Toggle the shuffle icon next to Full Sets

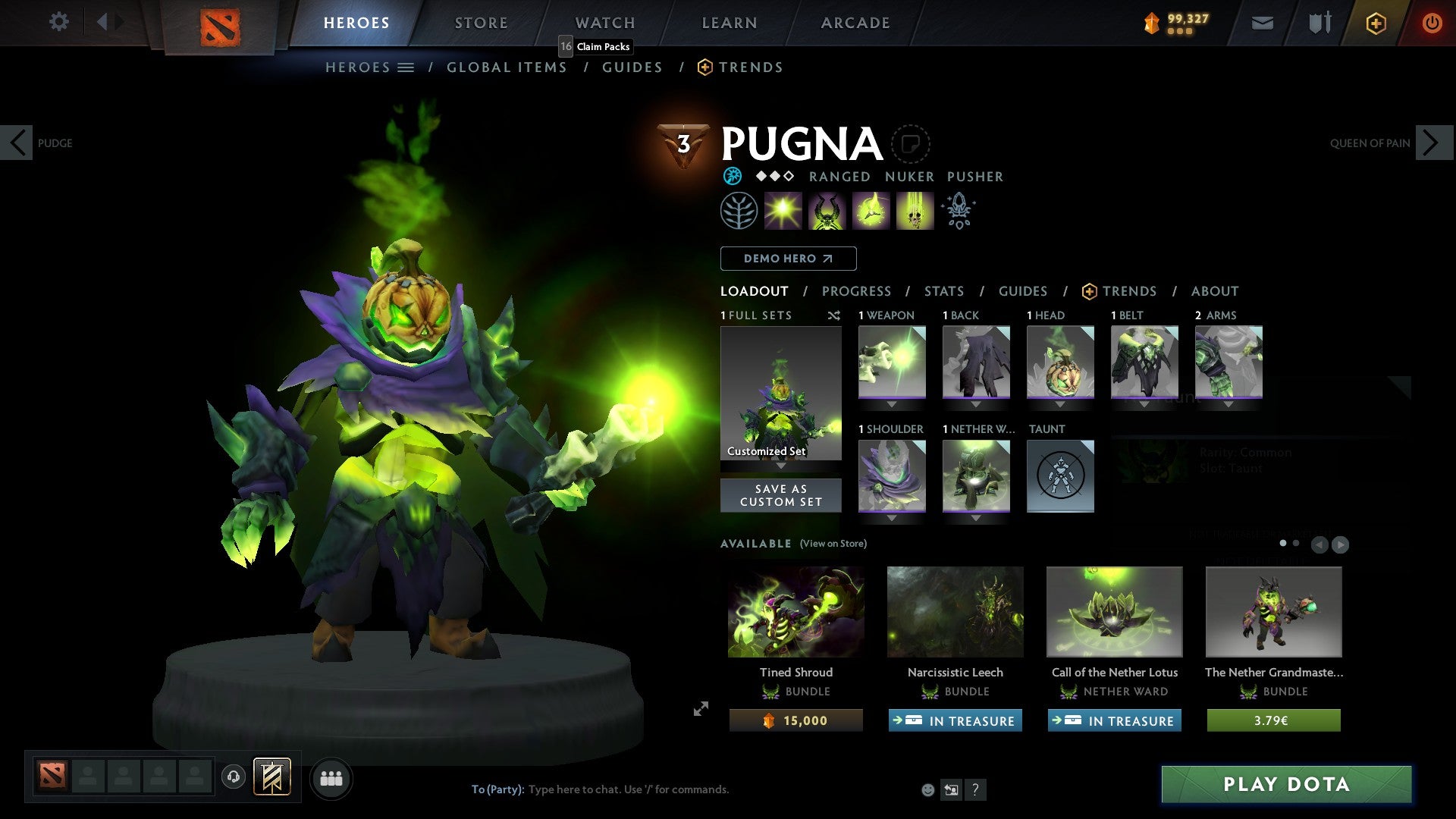pos(834,315)
